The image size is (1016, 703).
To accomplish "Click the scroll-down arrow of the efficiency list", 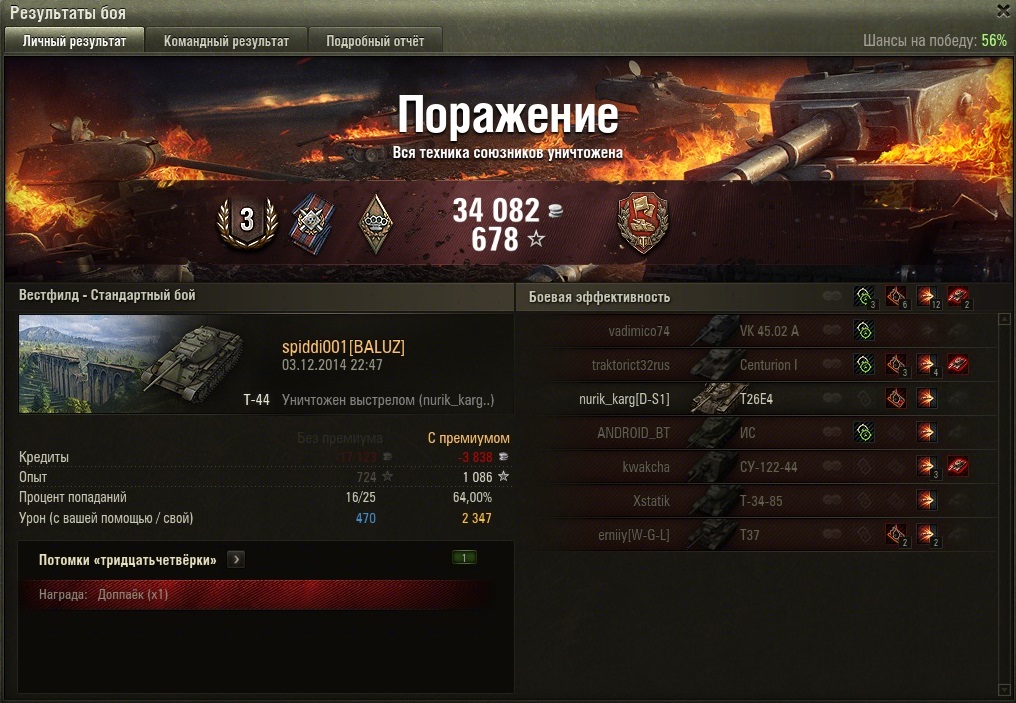I will [x=1004, y=689].
